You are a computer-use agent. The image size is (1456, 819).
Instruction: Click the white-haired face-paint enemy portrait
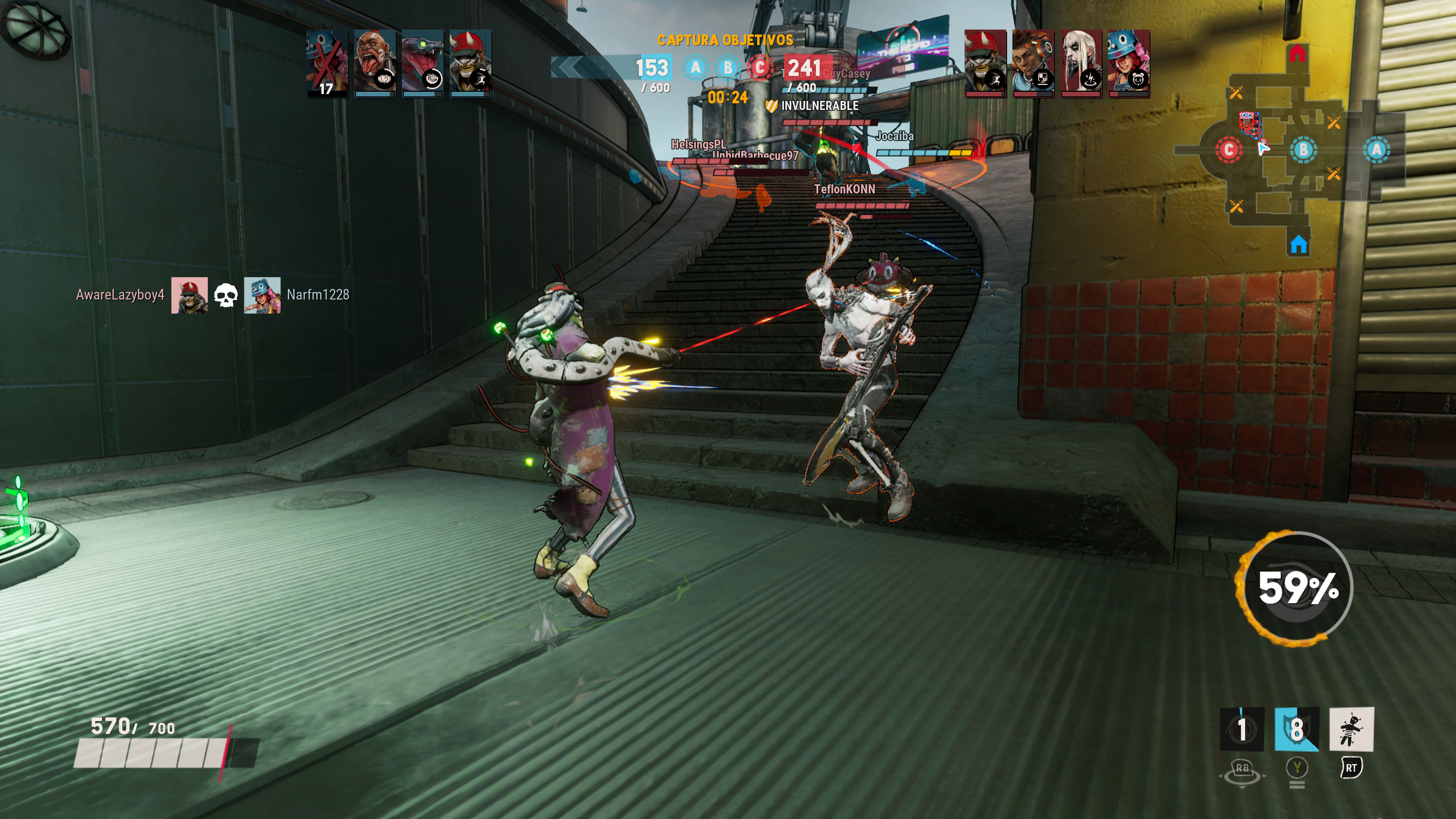[1081, 63]
